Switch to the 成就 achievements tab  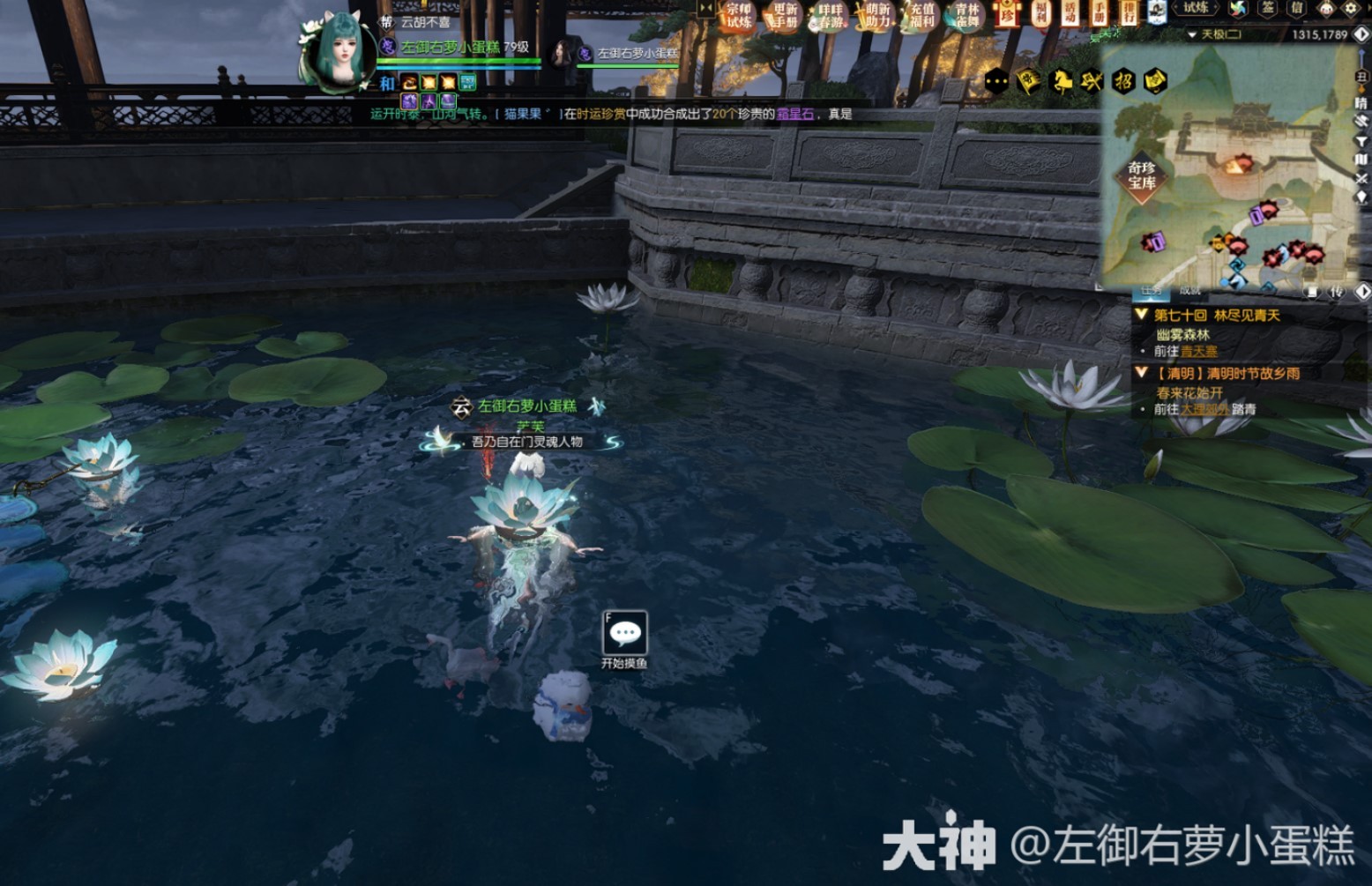tap(1189, 292)
